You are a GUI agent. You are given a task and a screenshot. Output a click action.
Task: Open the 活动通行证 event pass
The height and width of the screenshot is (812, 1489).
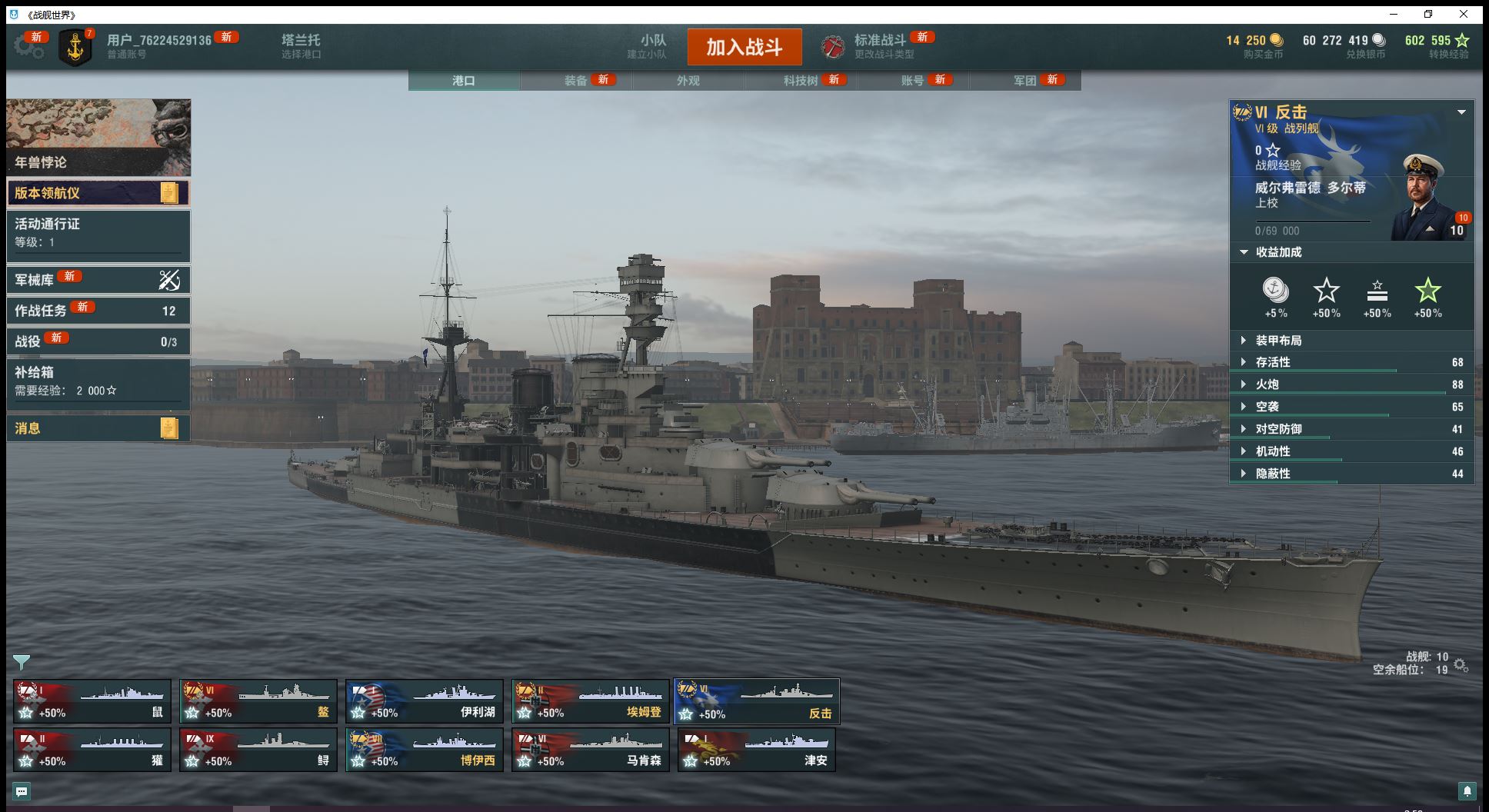point(98,233)
